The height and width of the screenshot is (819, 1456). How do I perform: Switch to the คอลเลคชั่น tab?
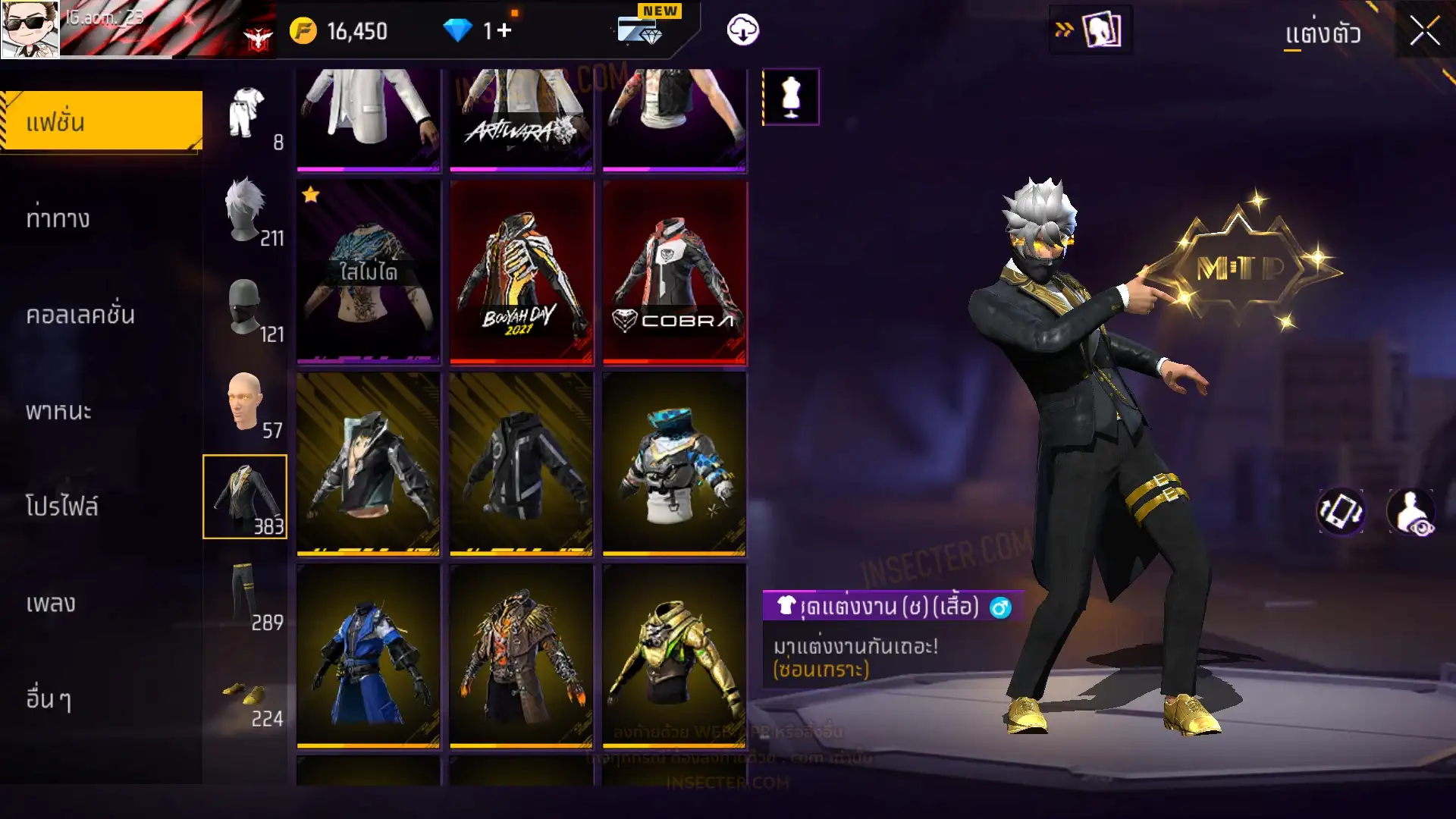coord(80,315)
